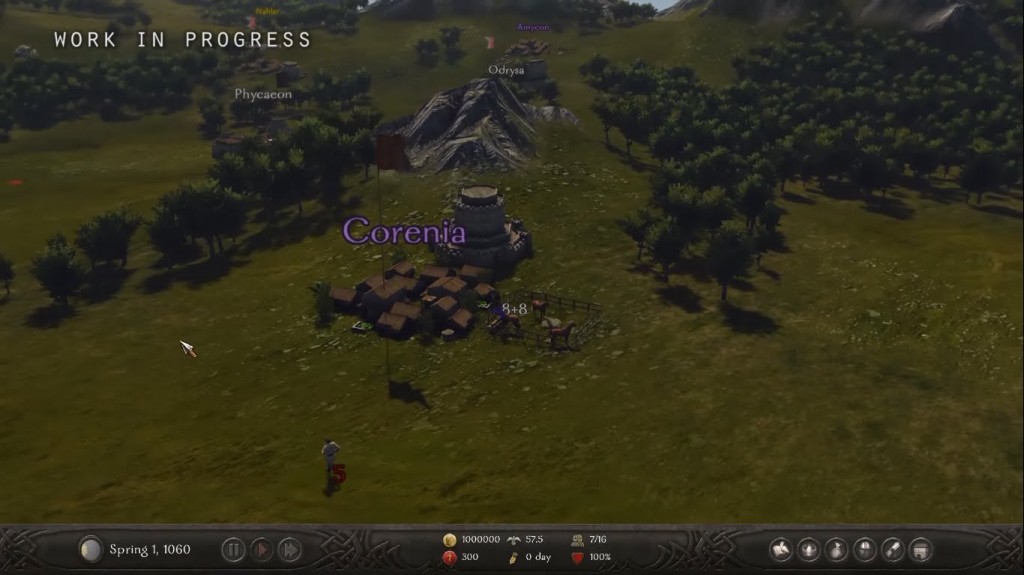
Task: Select the Odrysa settlement label
Action: (506, 70)
